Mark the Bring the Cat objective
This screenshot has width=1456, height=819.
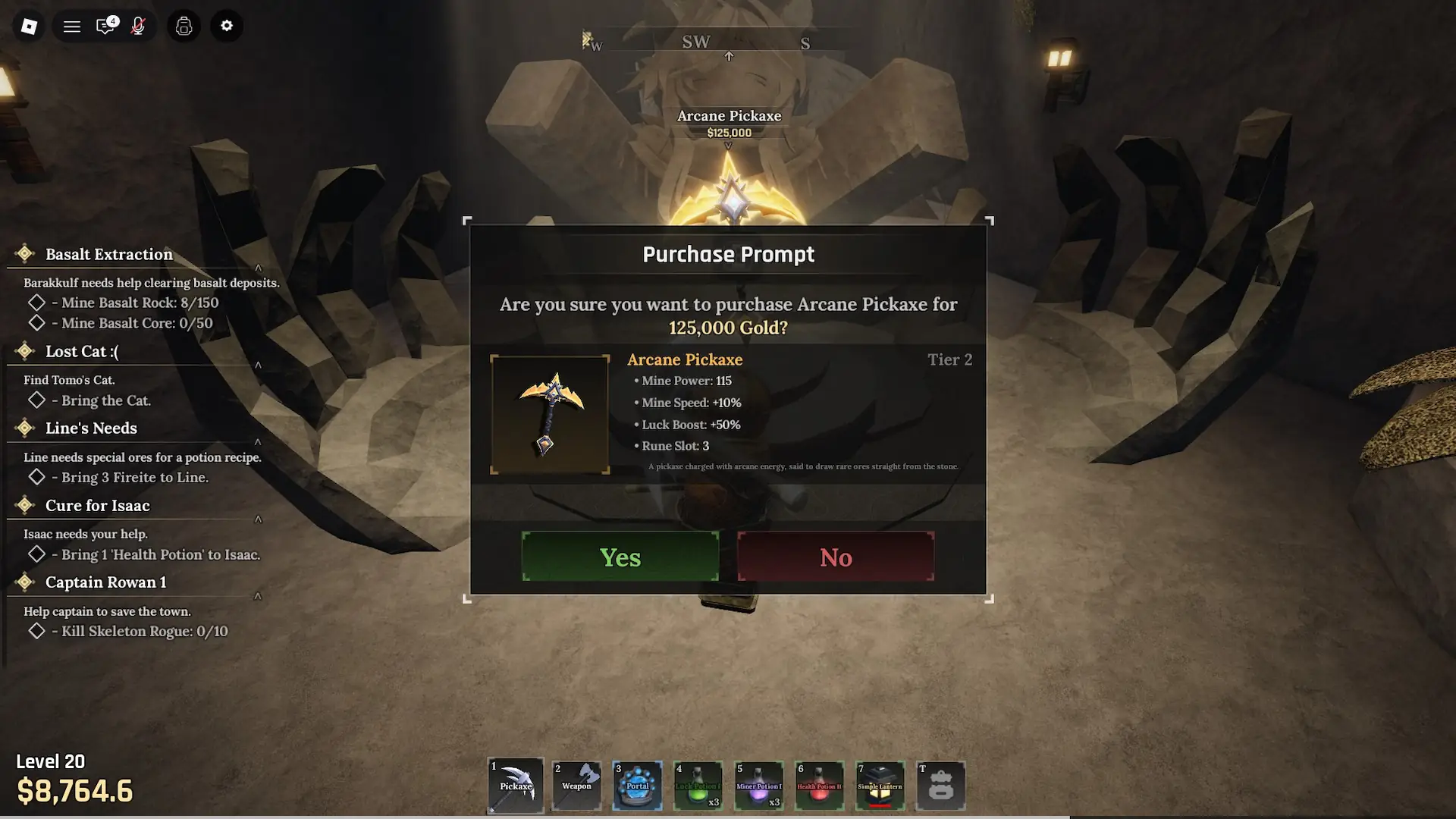(x=36, y=402)
